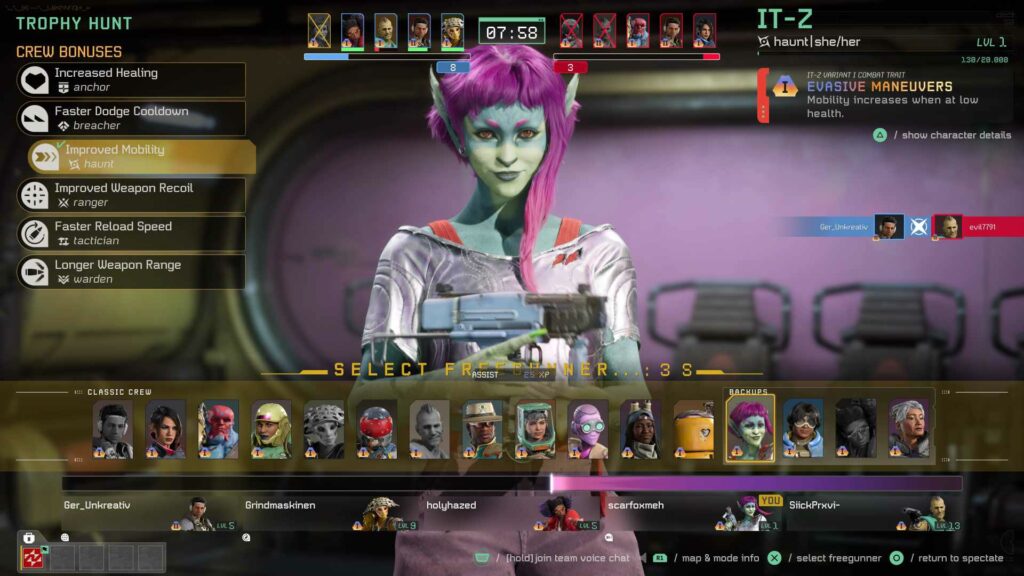Choose the yellow canister robot freegunner

tap(694, 430)
